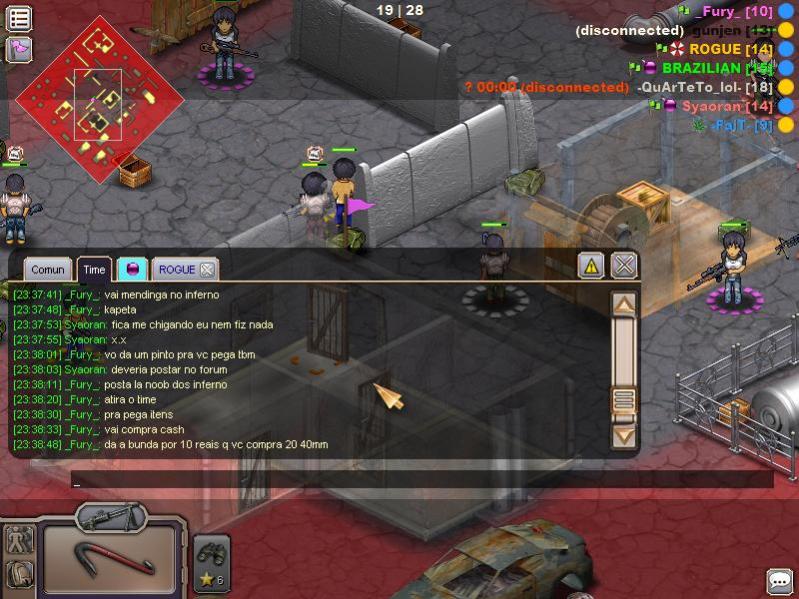This screenshot has width=799, height=599.
Task: Close the ROGUE chat tab
Action: click(206, 269)
